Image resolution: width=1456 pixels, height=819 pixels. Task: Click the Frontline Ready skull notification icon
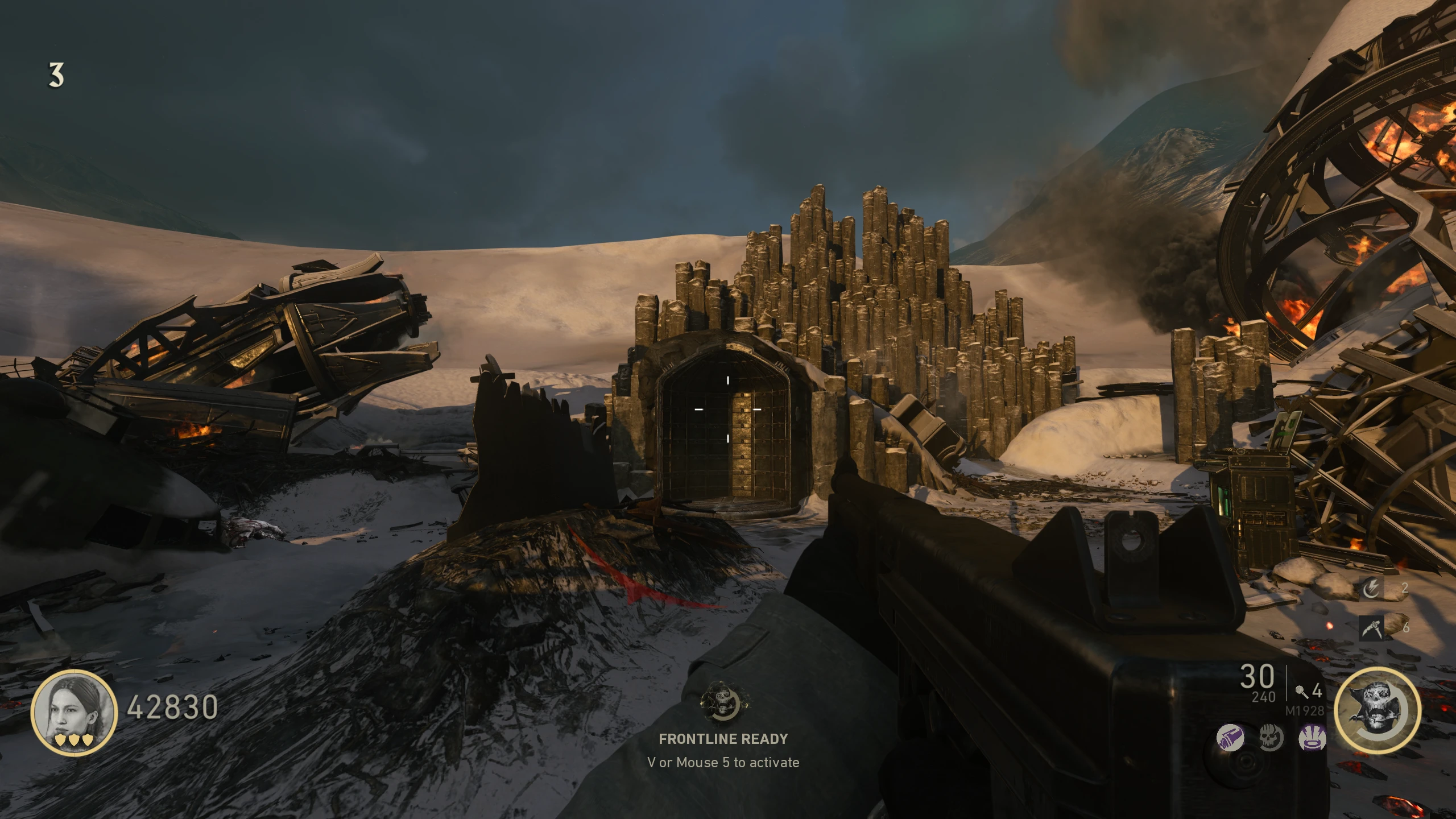click(x=723, y=704)
